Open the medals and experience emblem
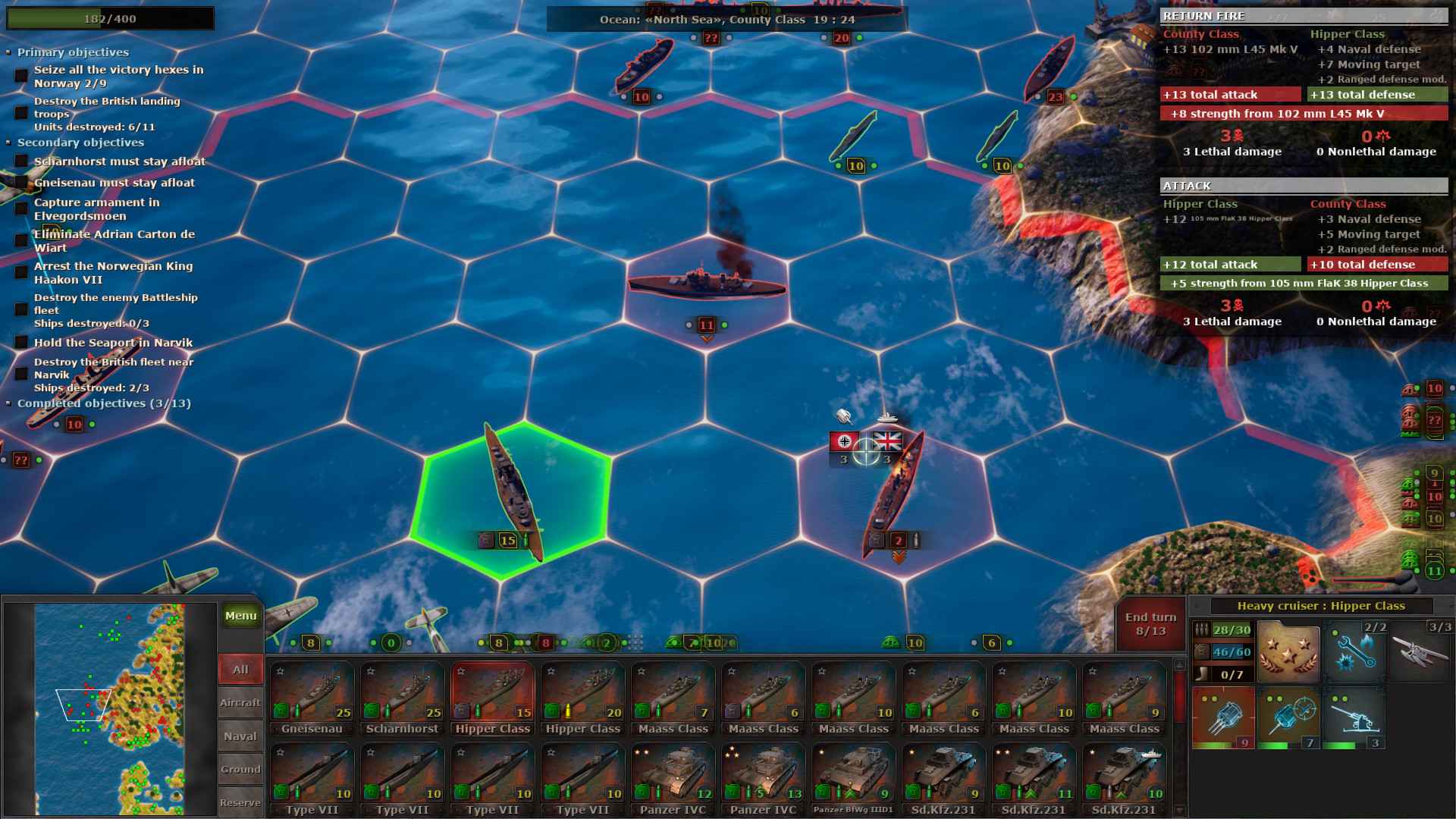 tap(1288, 650)
